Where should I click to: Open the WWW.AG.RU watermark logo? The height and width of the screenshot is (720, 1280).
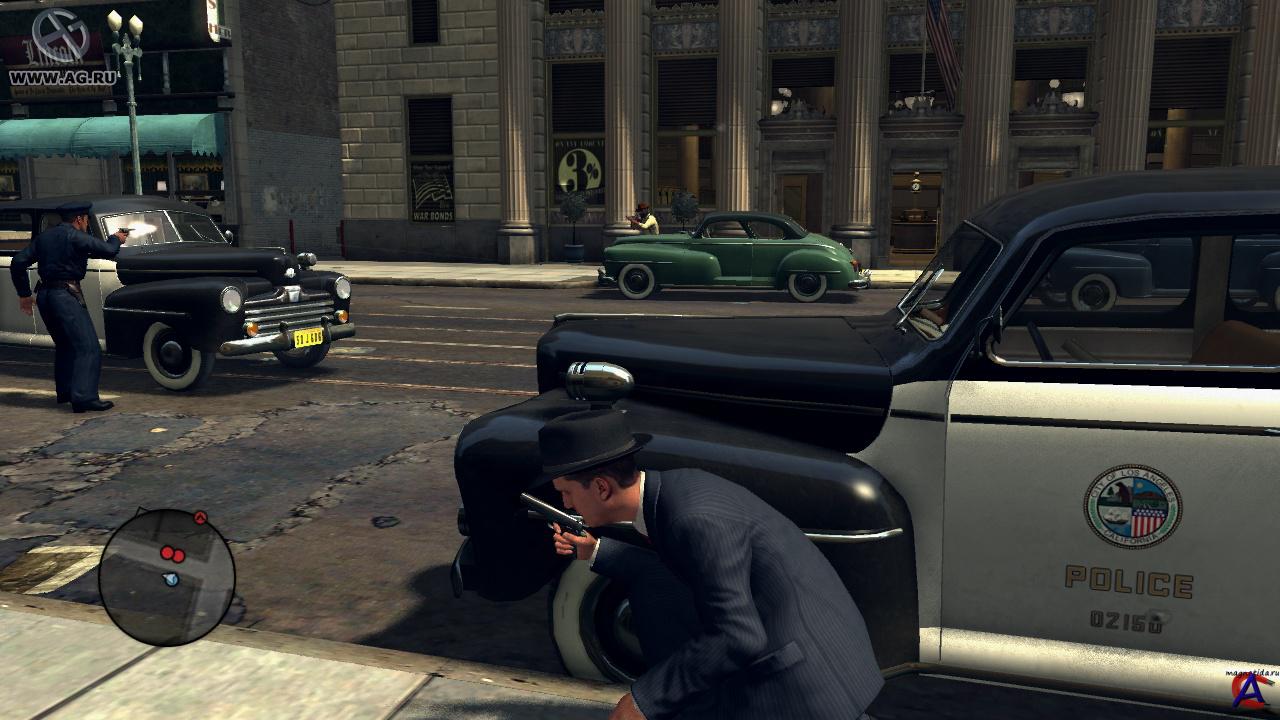point(62,46)
